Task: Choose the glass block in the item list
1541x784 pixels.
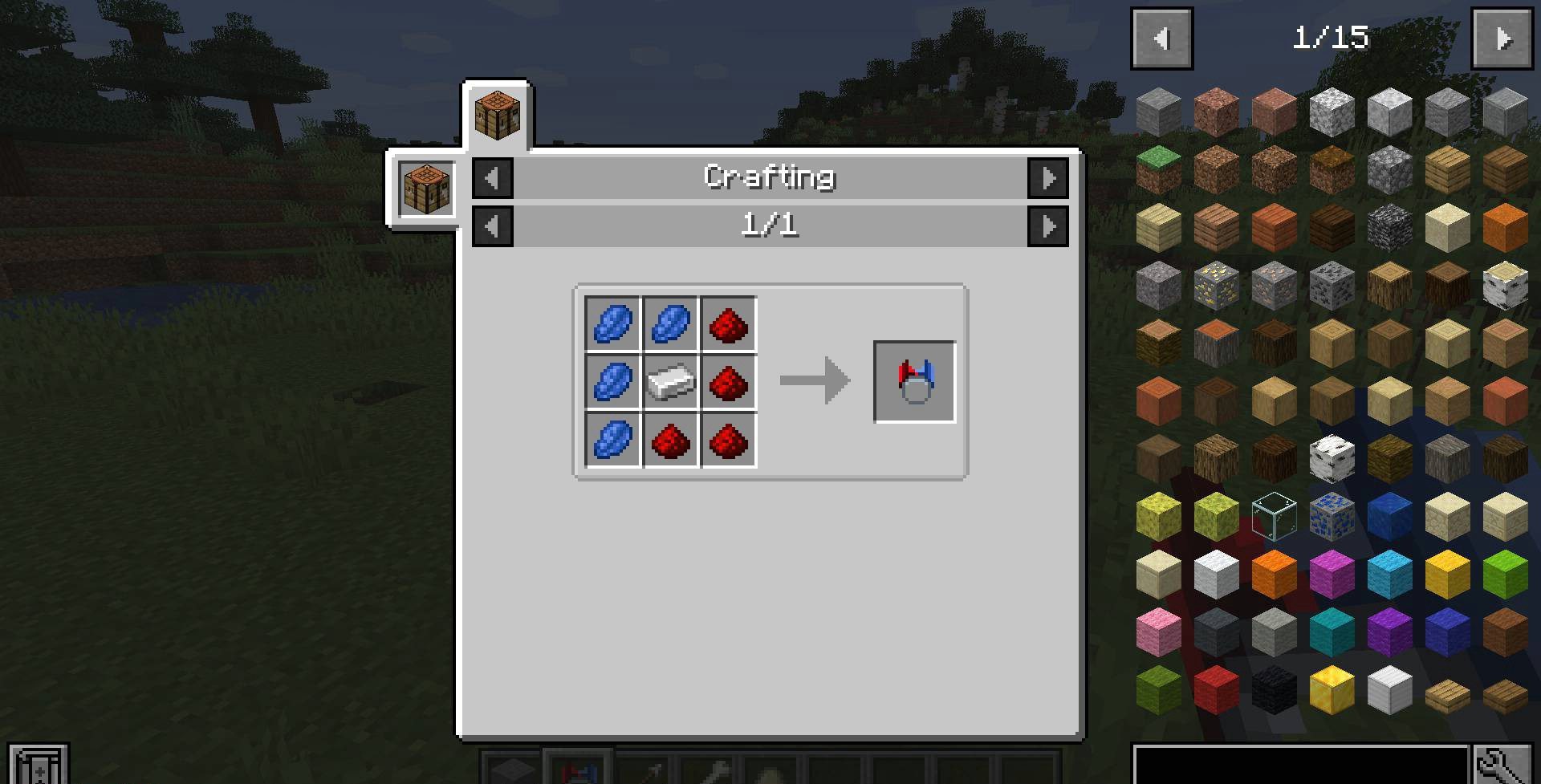Action: pos(1274,516)
